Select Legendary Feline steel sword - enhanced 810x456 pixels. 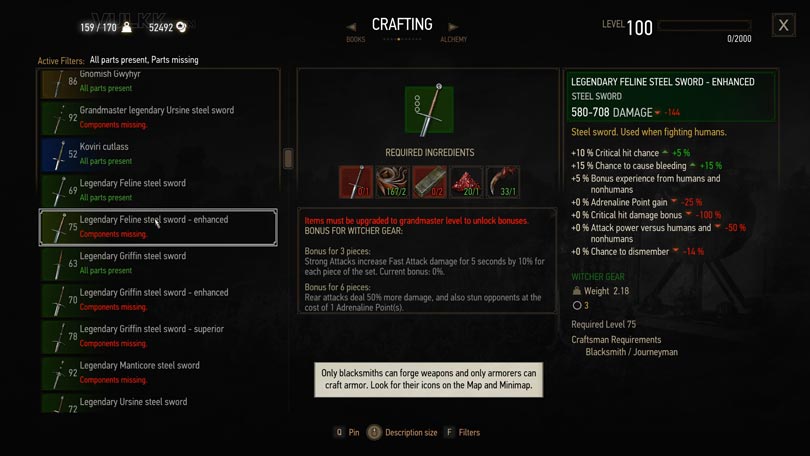coord(158,227)
